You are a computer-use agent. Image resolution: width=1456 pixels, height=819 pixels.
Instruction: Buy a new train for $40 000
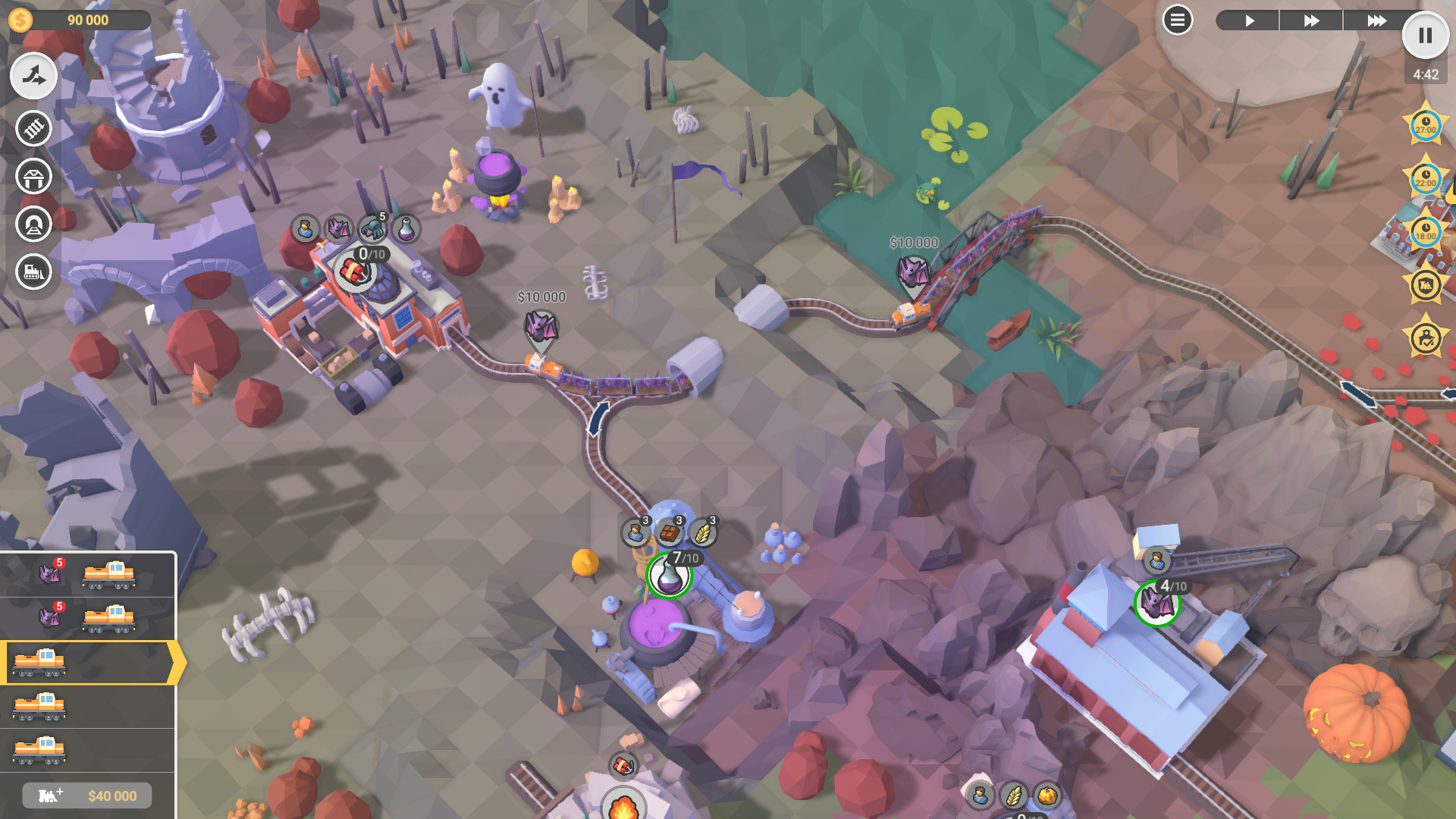(x=87, y=795)
